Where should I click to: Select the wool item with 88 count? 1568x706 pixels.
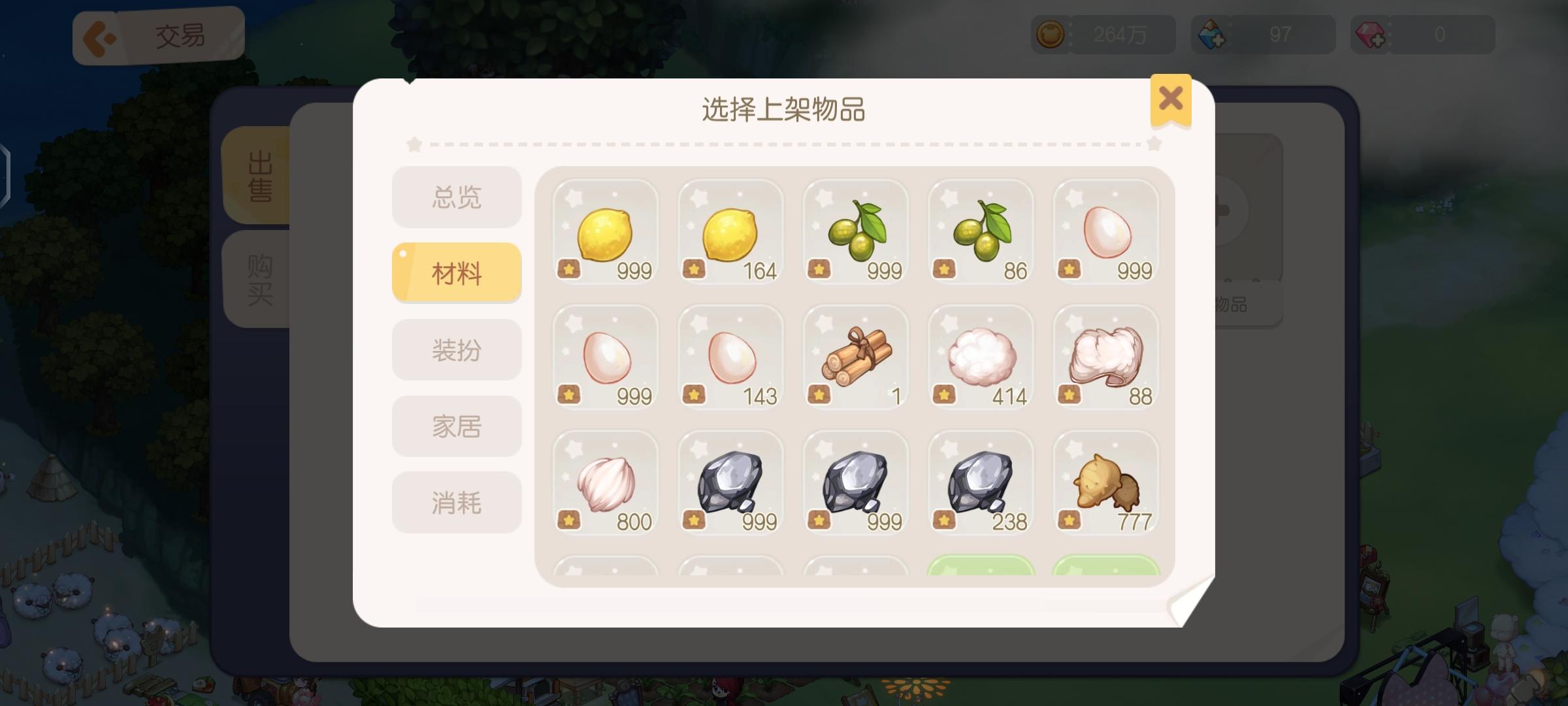point(1106,360)
